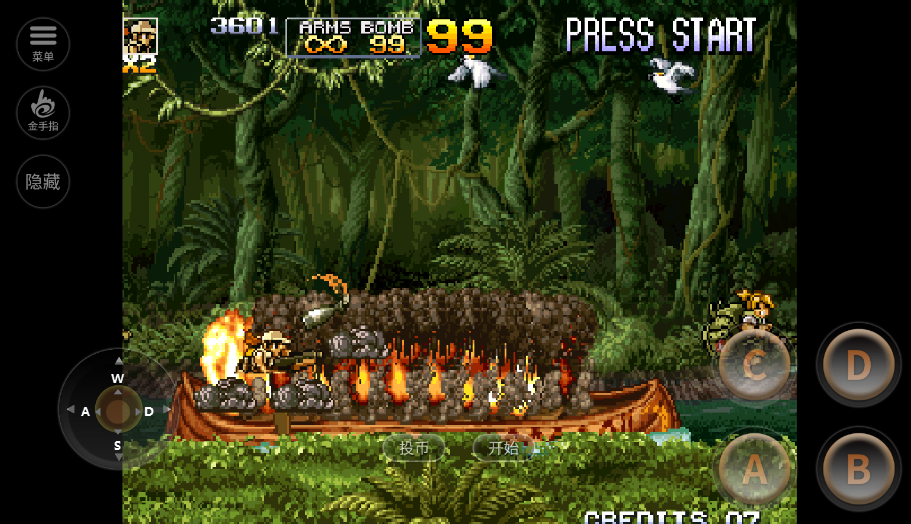The height and width of the screenshot is (524, 911).
Task: Open the 菜单 emulator menu
Action: (x=43, y=43)
